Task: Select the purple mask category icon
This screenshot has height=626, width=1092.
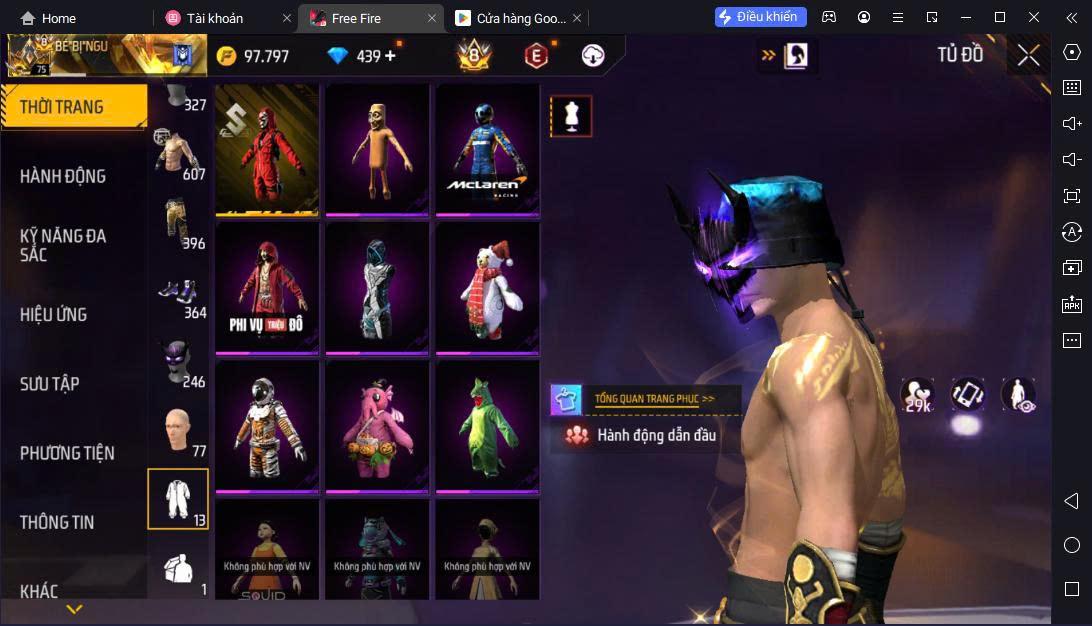Action: point(178,360)
